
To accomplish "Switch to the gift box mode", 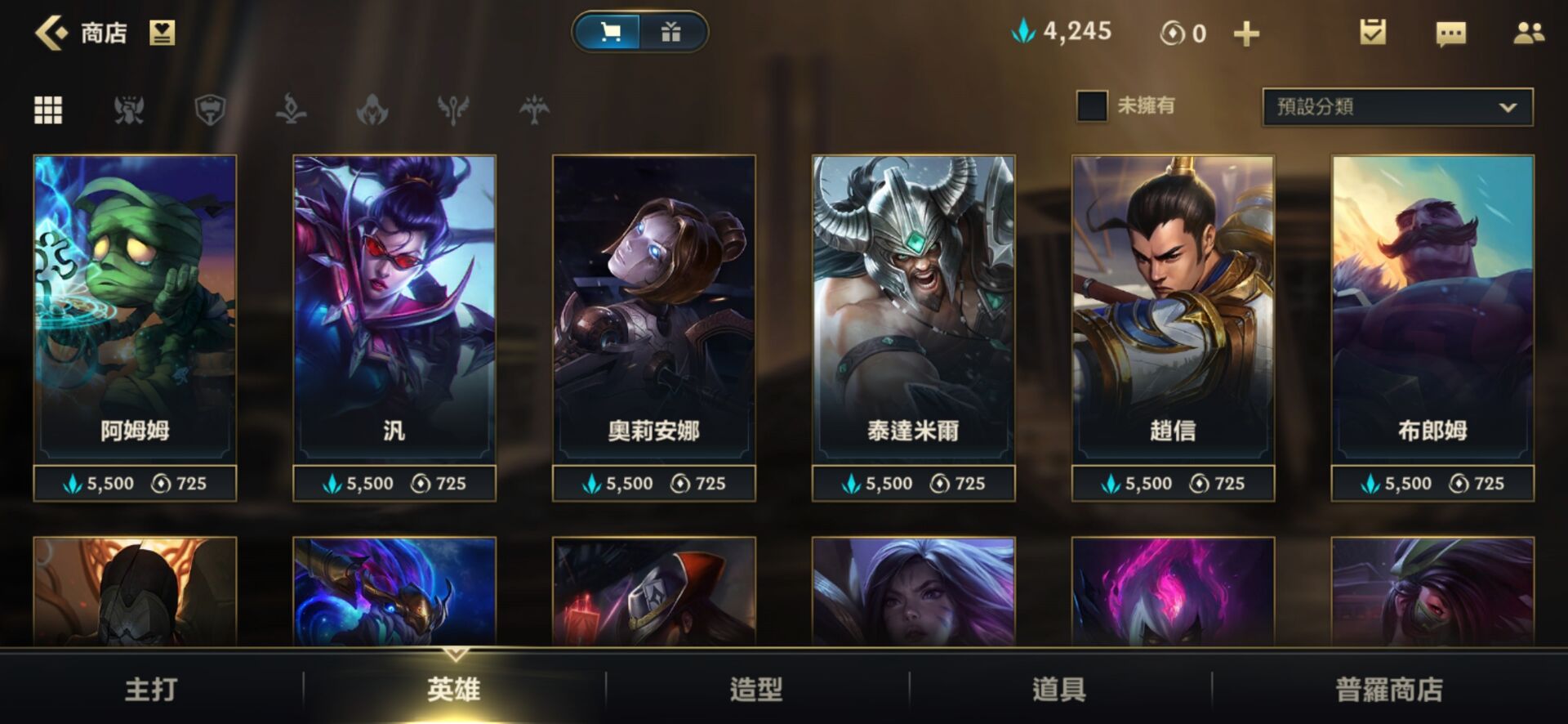I will pyautogui.click(x=671, y=33).
